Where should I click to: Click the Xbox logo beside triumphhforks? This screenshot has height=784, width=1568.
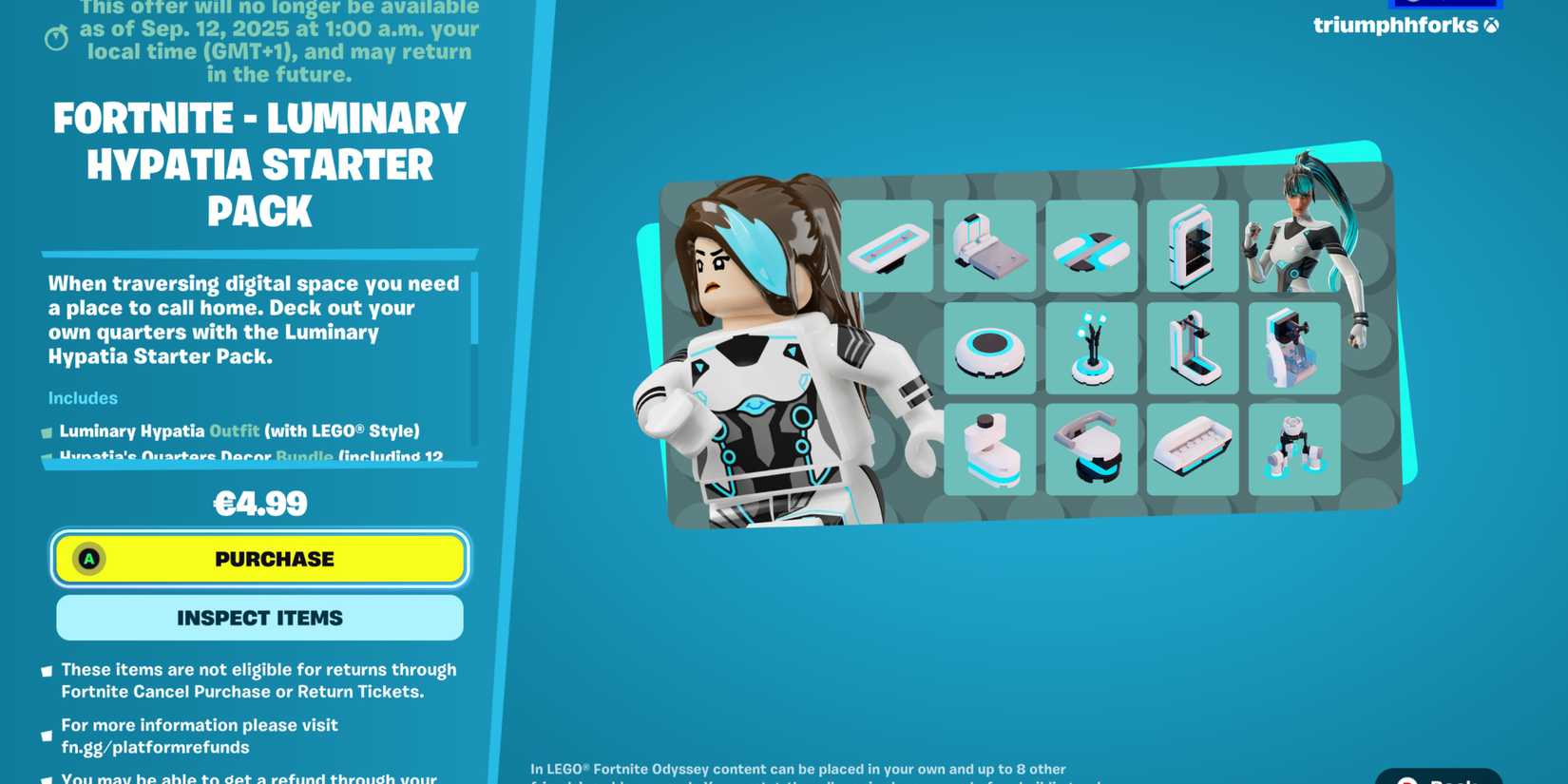click(x=1492, y=27)
